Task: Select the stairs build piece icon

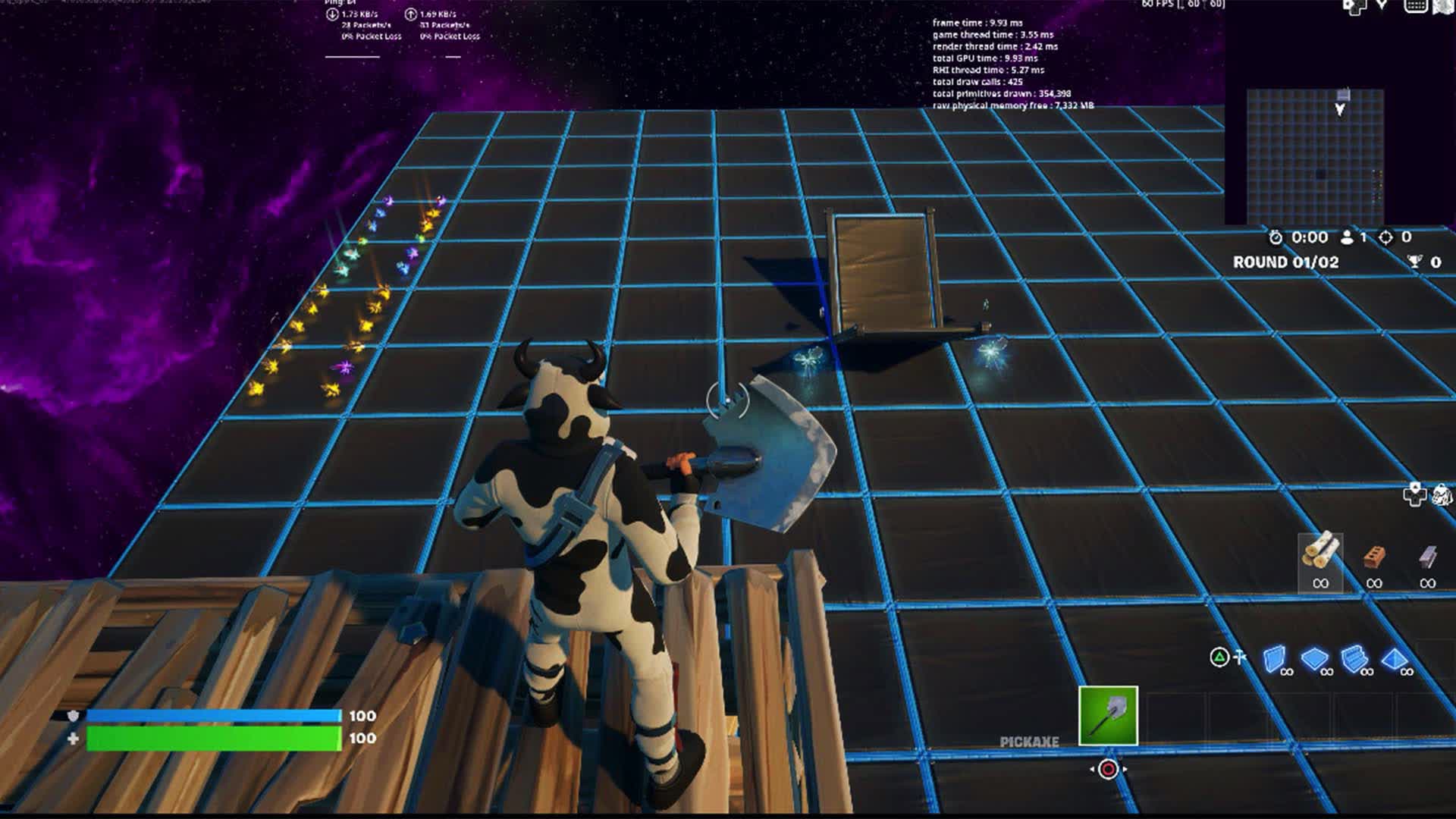Action: point(1354,658)
